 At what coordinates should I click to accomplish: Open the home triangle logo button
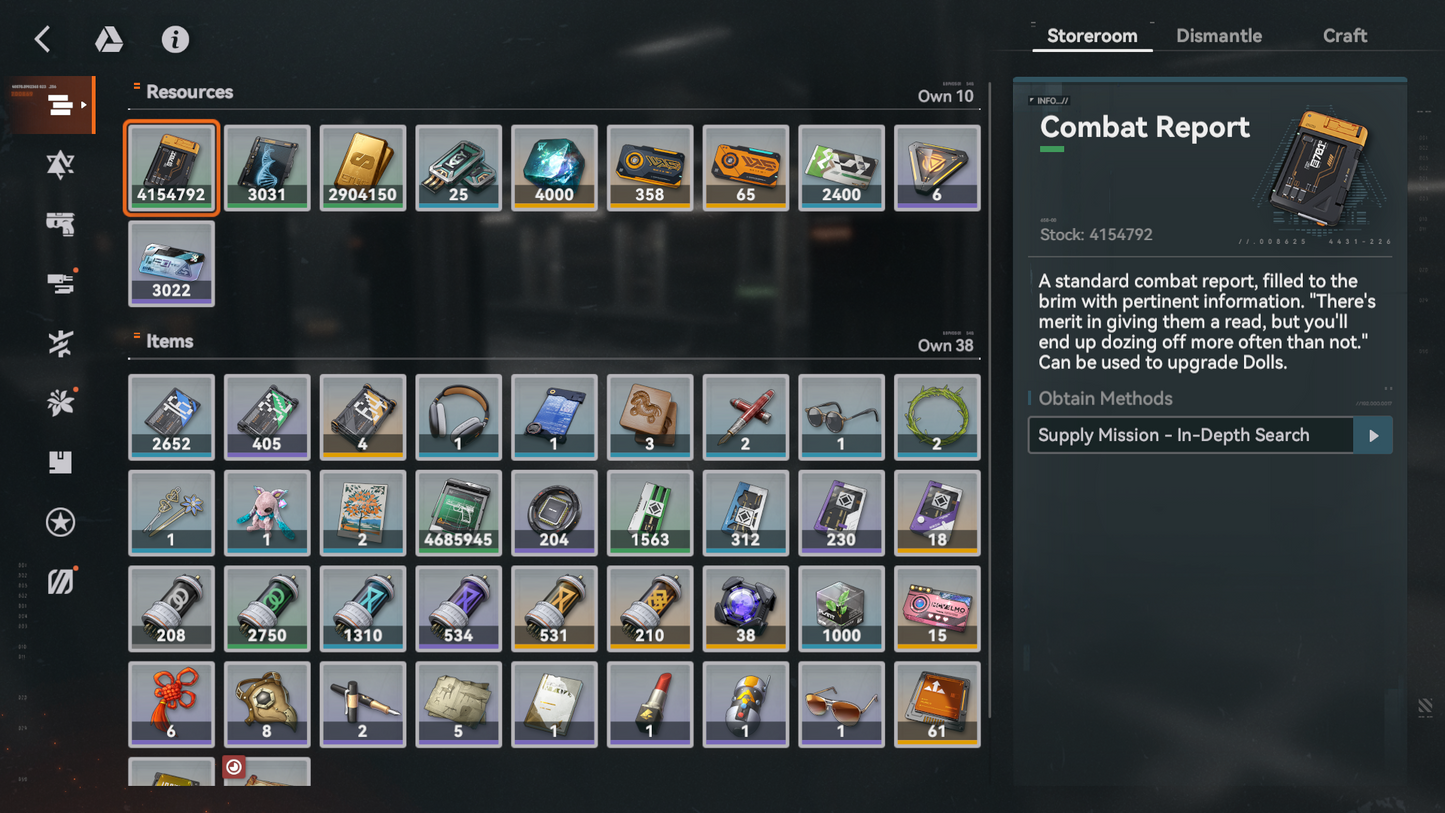109,39
